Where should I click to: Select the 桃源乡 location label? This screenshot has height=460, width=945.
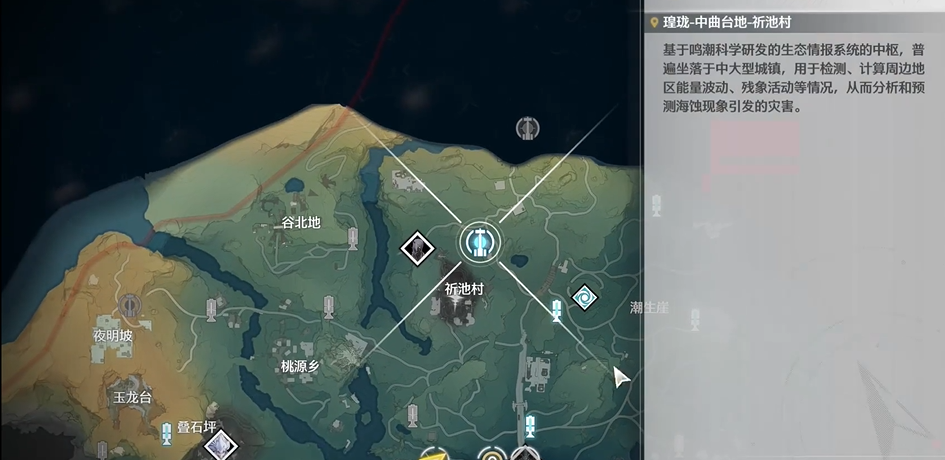pyautogui.click(x=300, y=367)
